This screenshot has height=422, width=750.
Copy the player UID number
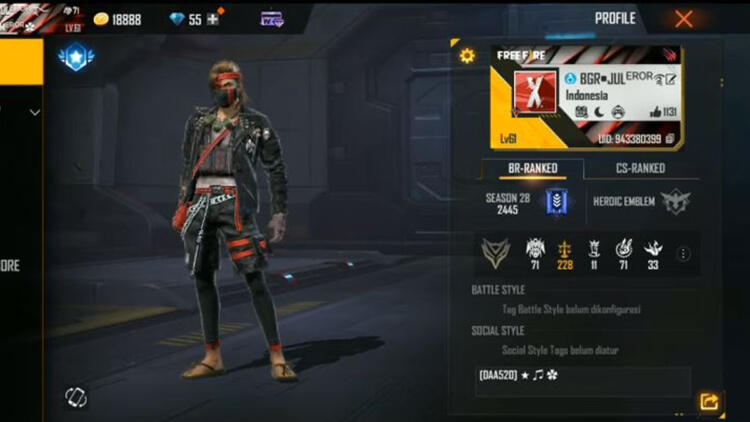click(x=669, y=138)
